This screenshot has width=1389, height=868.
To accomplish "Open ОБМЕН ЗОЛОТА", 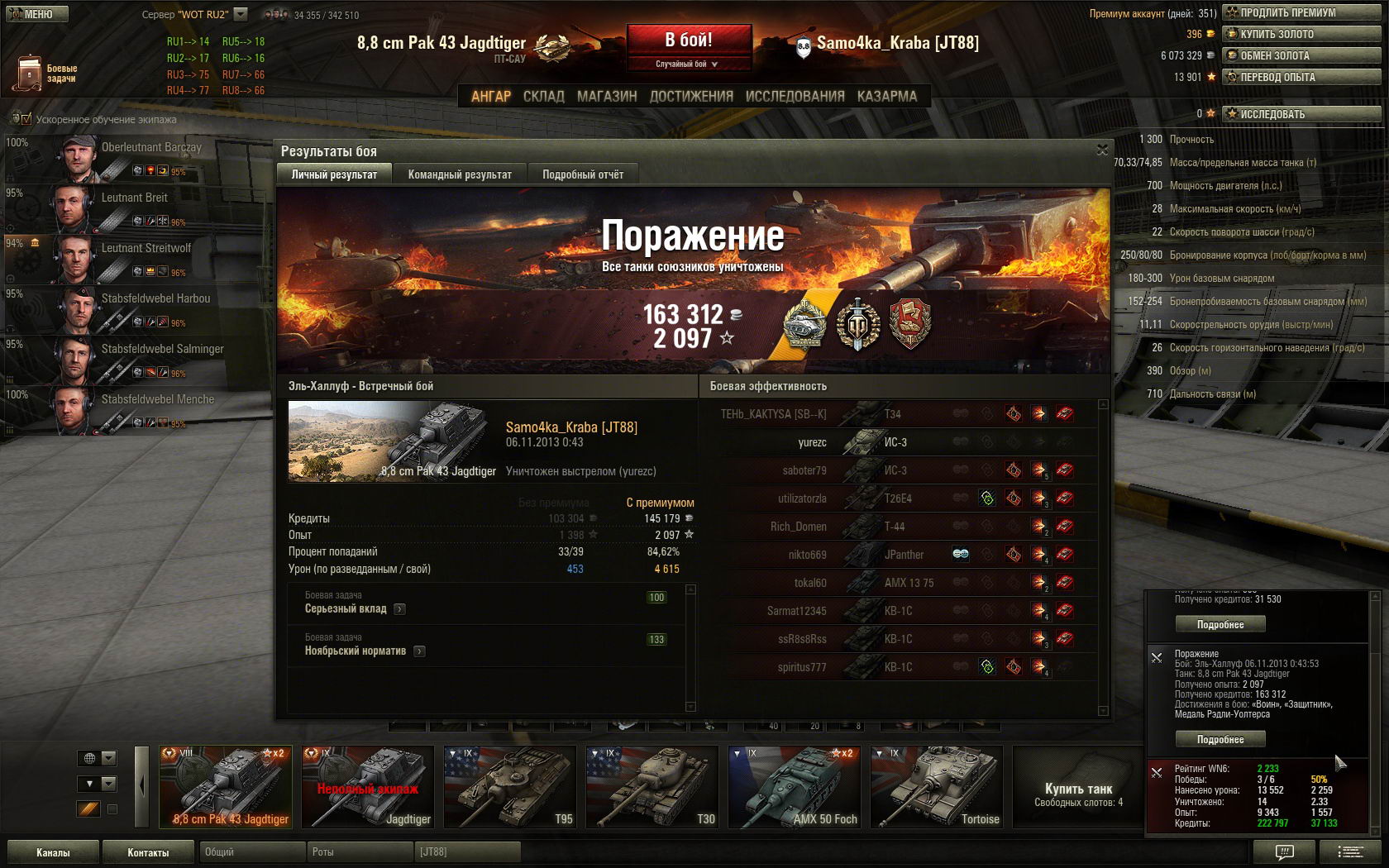I will pos(1301,55).
